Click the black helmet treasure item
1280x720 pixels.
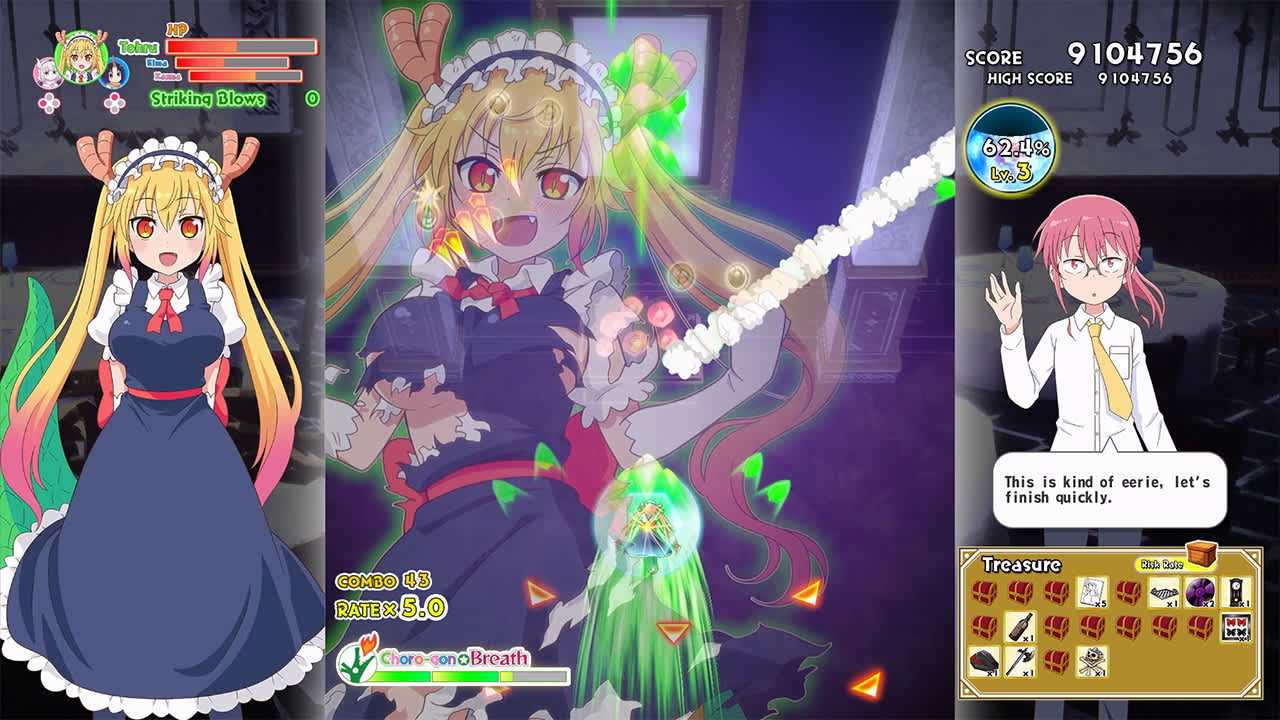(985, 661)
